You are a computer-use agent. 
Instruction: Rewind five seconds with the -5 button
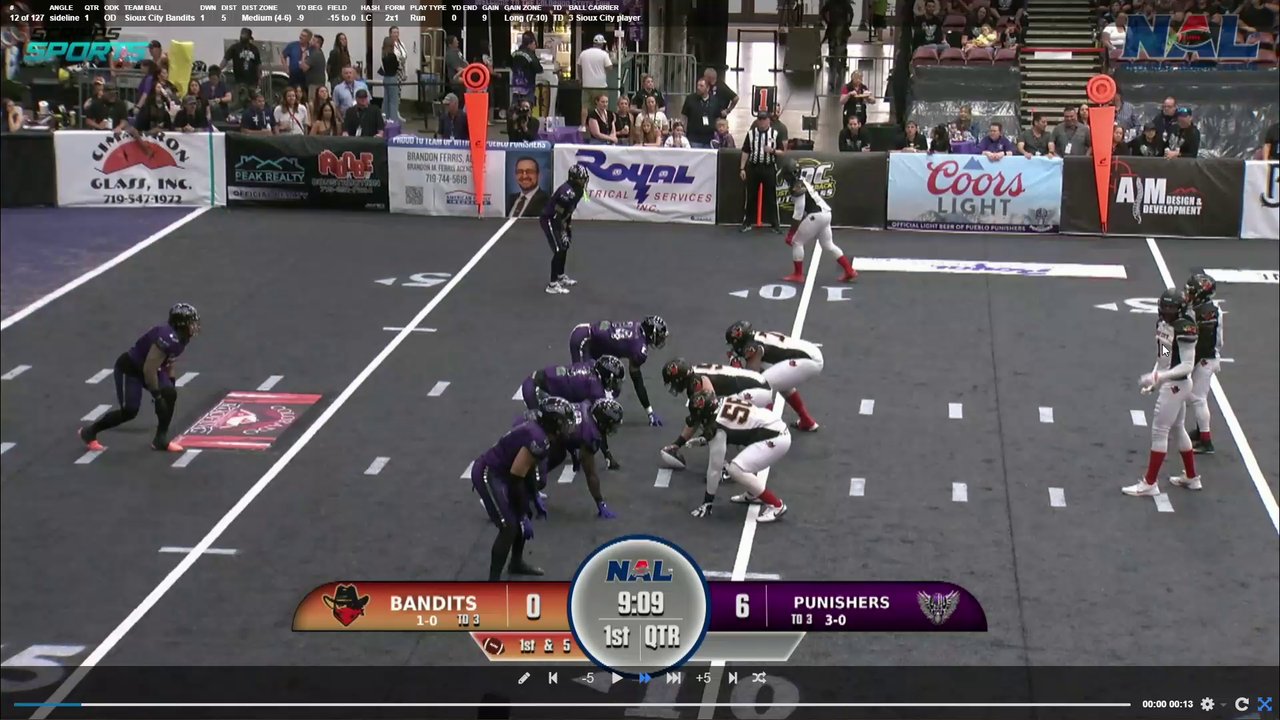[588, 678]
